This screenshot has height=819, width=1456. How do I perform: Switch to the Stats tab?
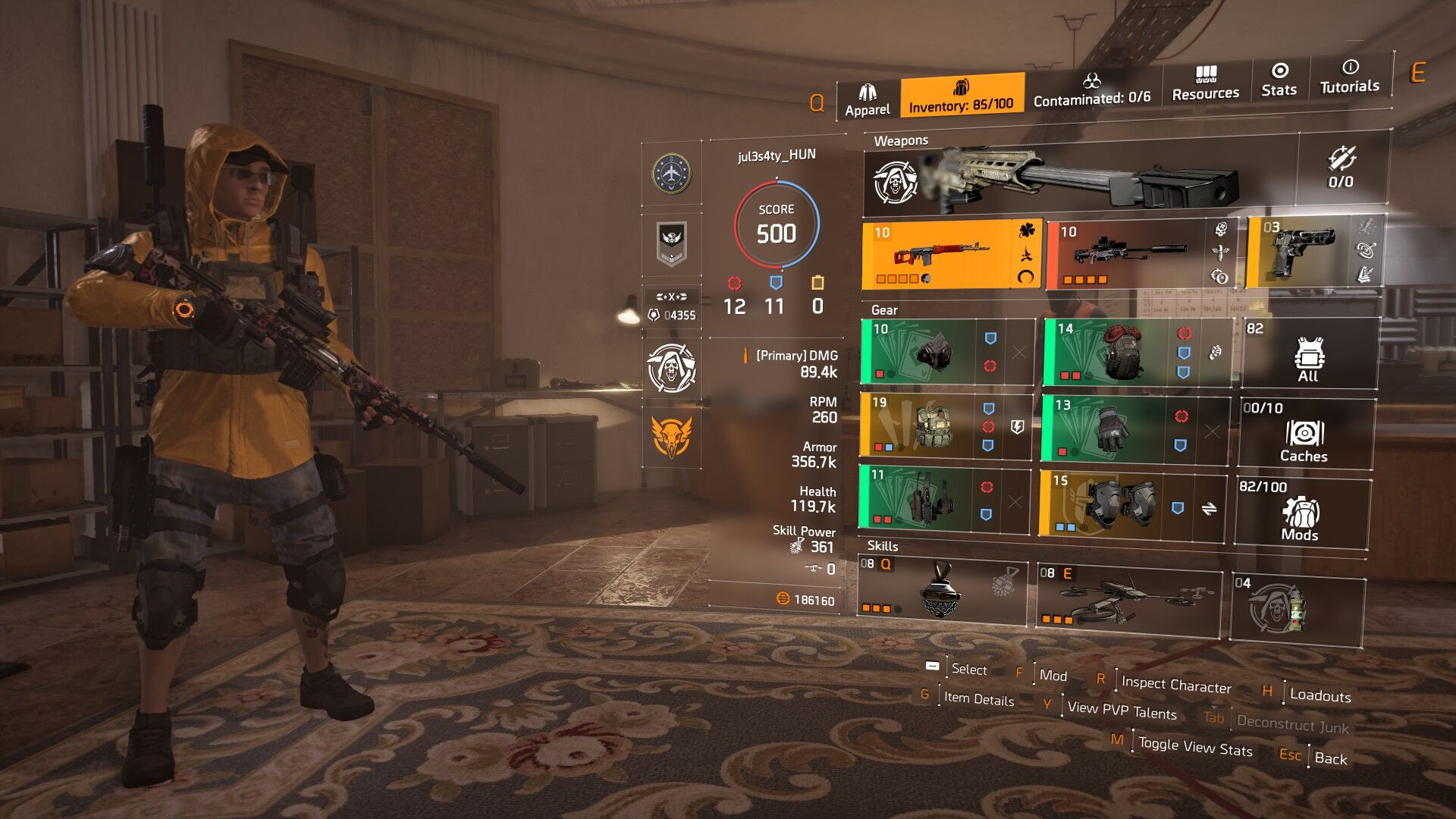pyautogui.click(x=1279, y=80)
